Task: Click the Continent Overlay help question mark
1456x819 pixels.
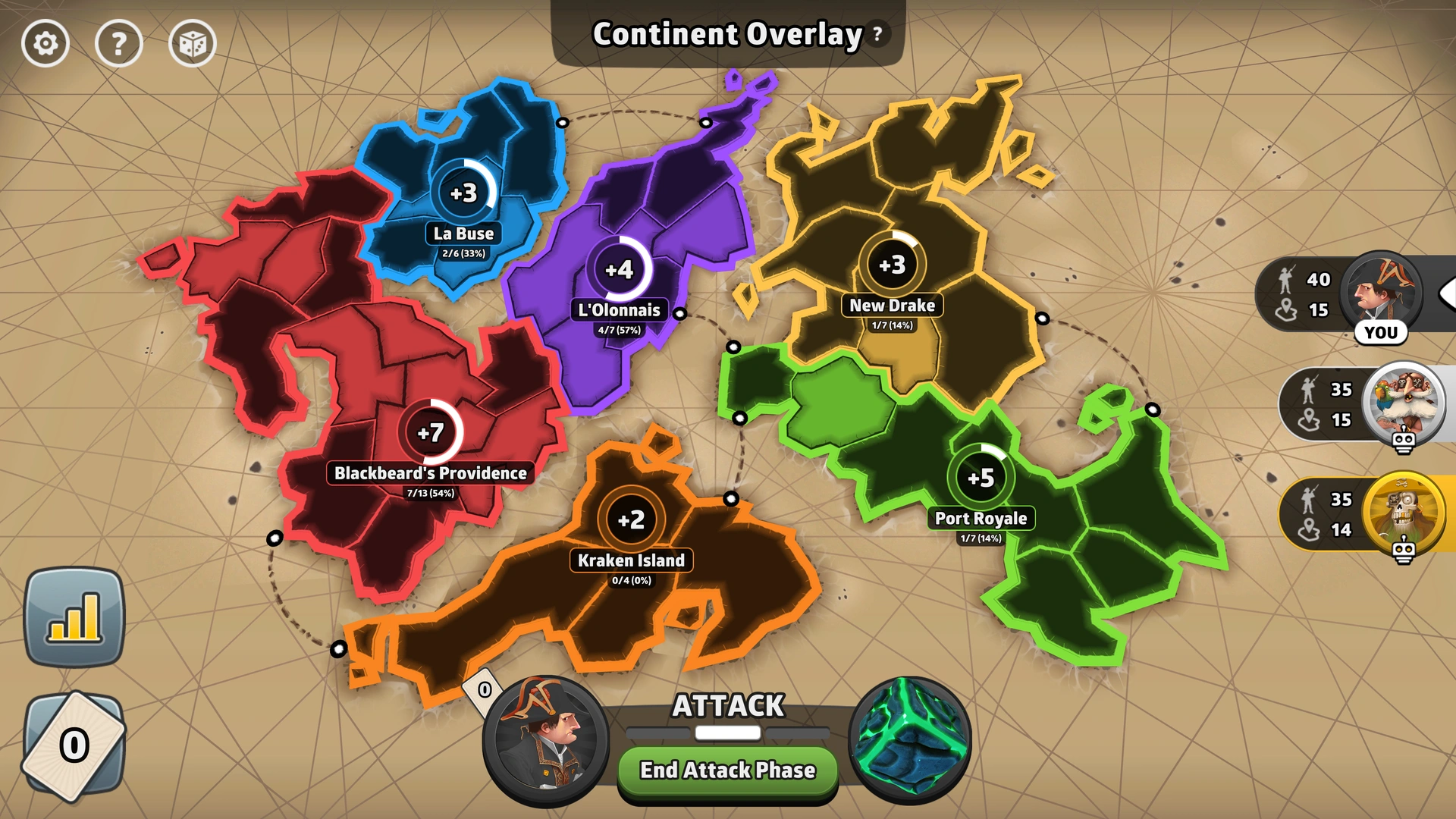Action: coord(877,34)
